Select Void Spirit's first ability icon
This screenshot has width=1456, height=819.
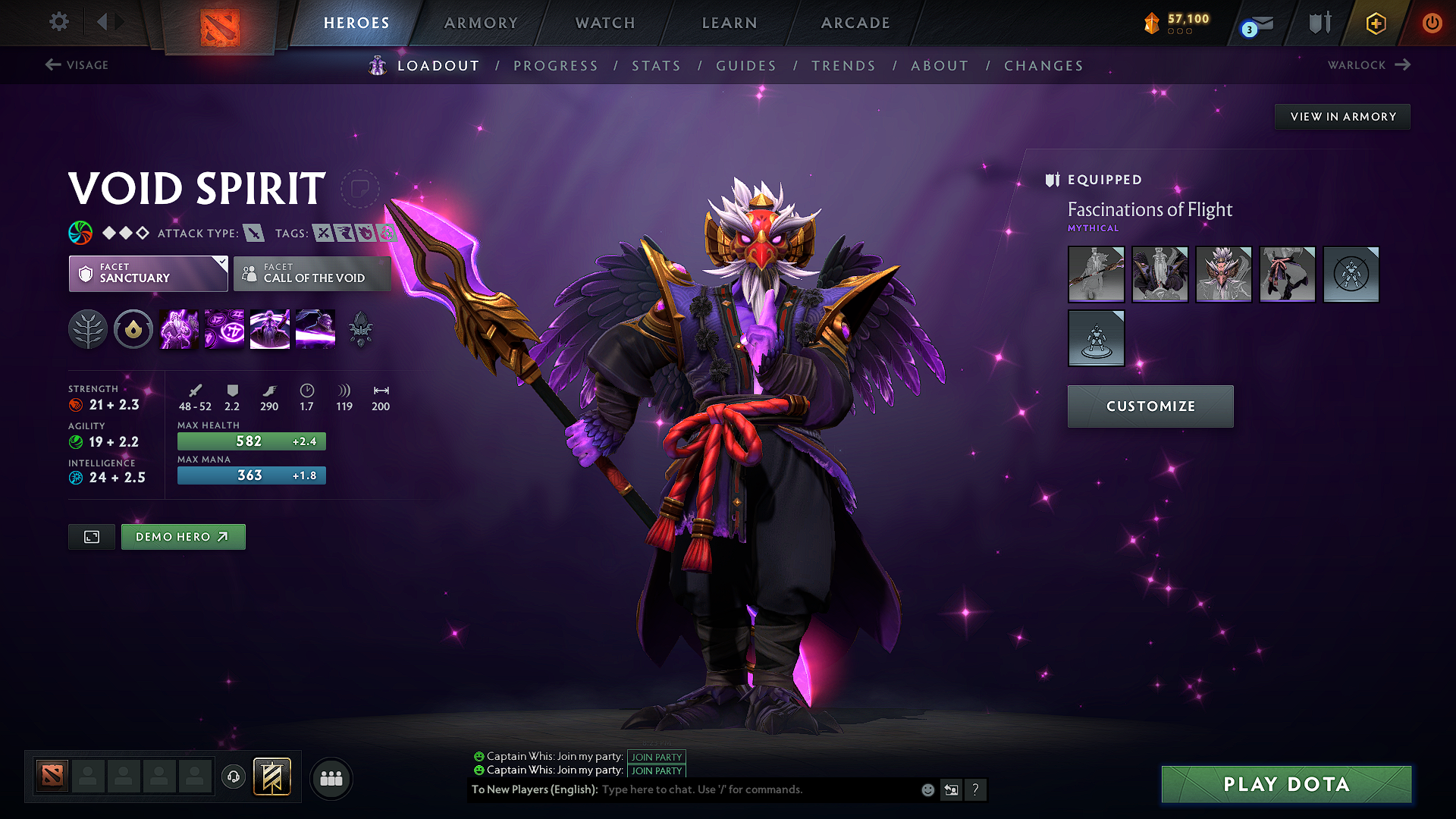click(179, 329)
